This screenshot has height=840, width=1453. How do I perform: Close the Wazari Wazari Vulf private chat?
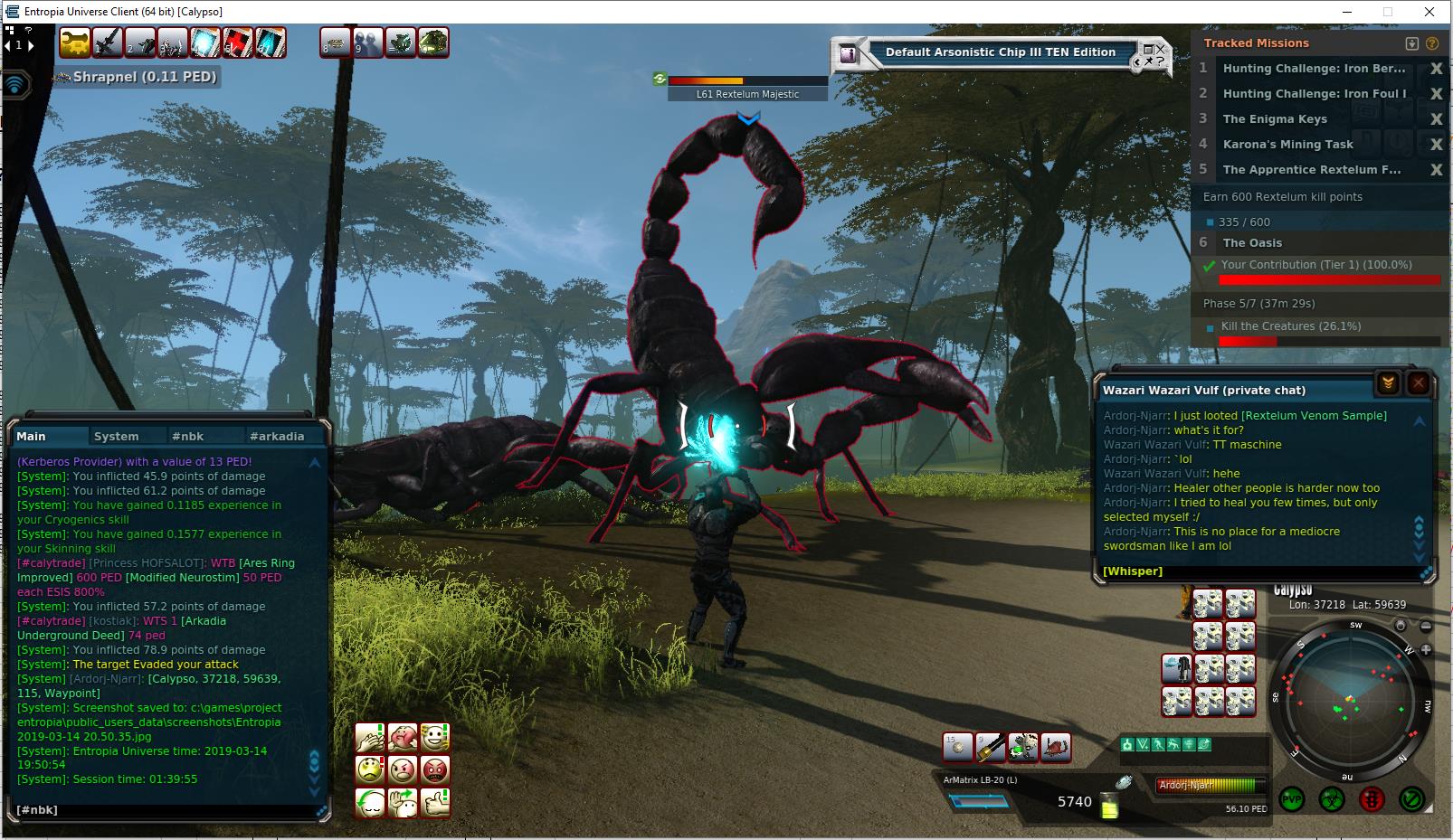pyautogui.click(x=1418, y=384)
